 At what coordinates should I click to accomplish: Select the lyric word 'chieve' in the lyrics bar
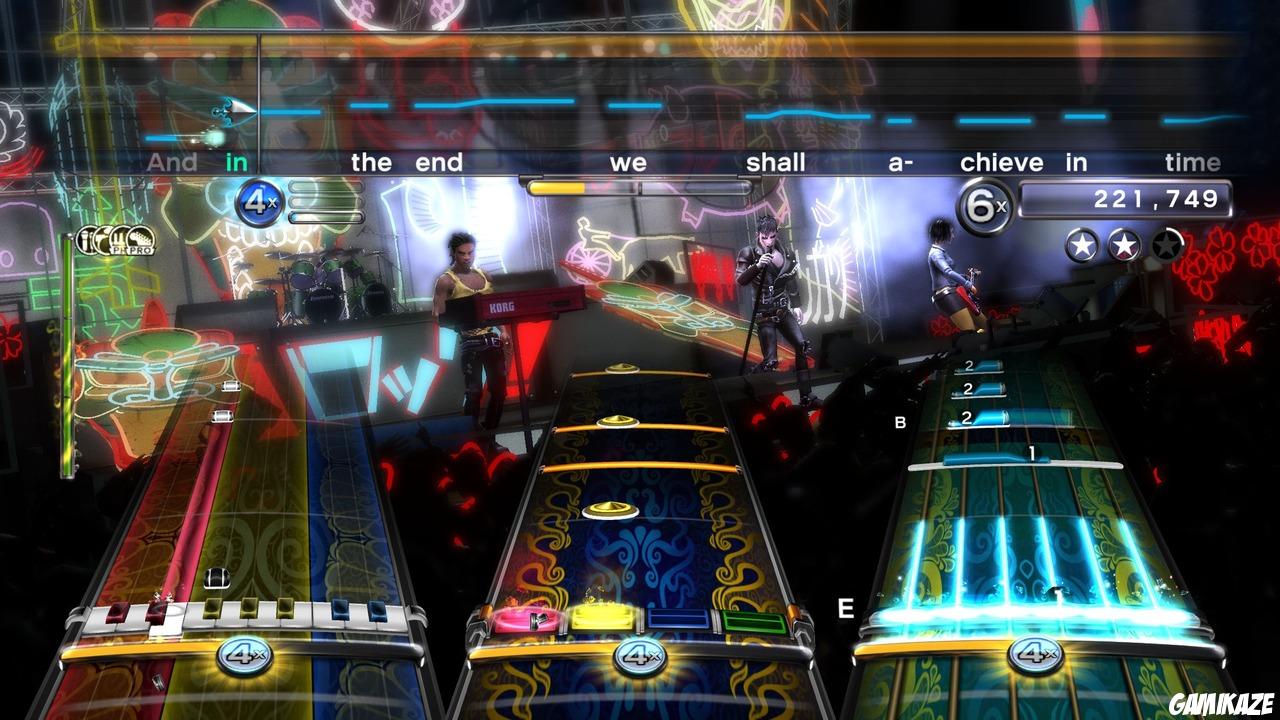point(1003,162)
